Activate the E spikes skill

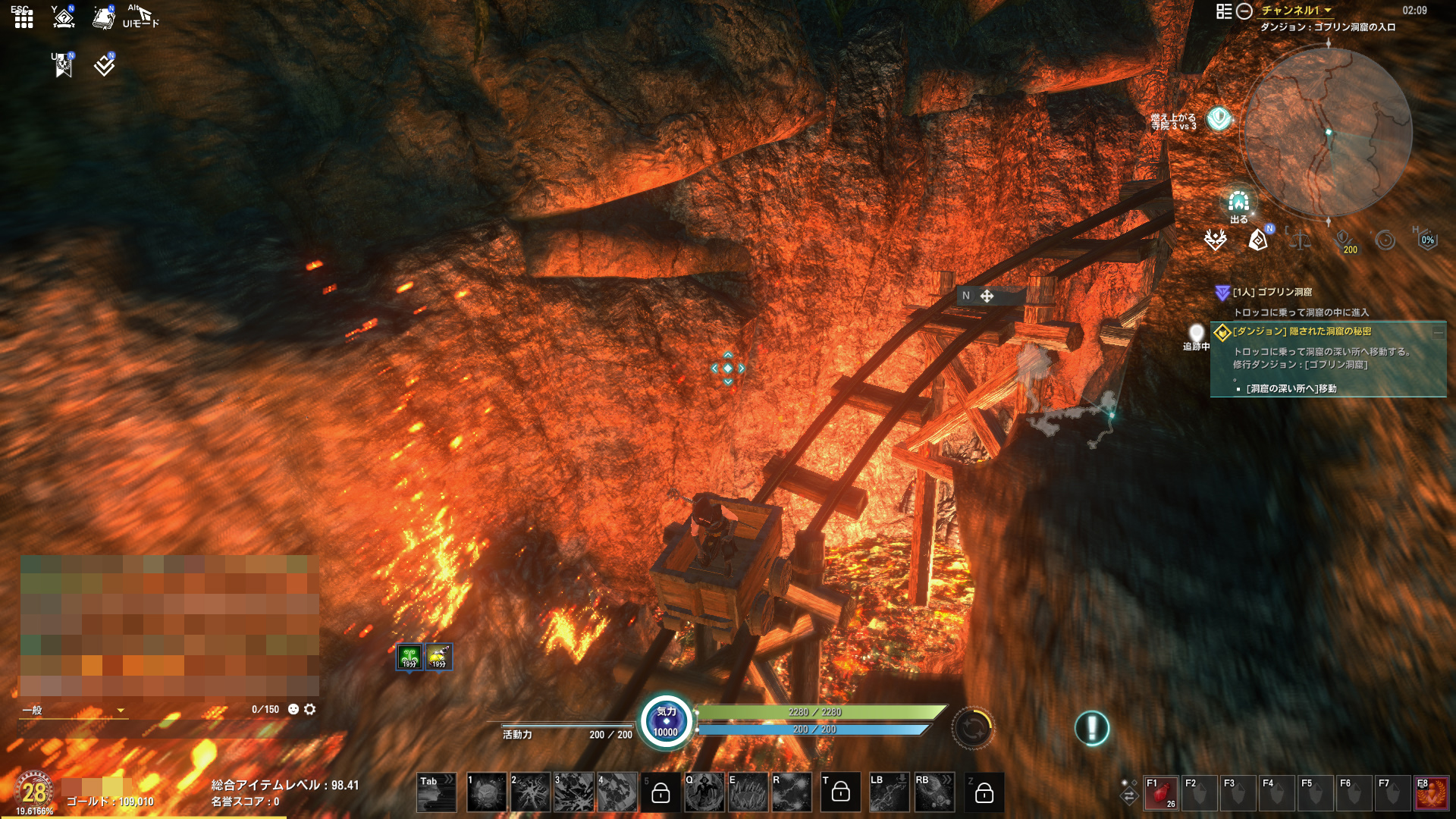click(748, 792)
